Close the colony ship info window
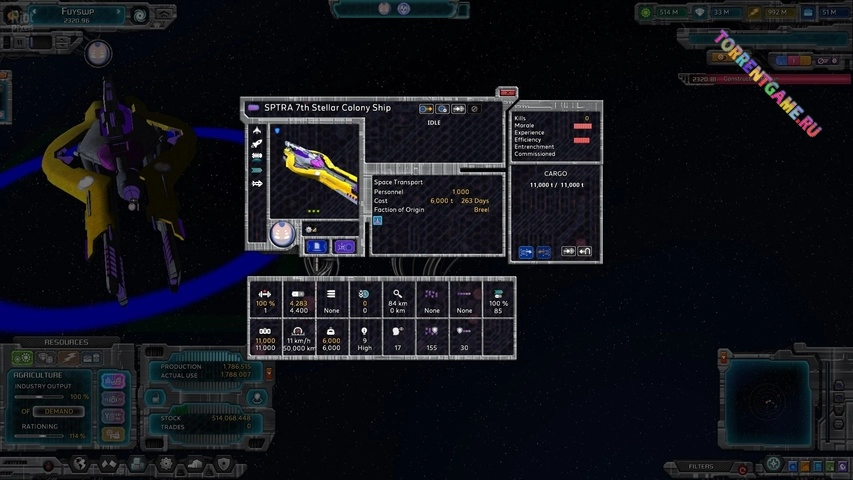Image resolution: width=853 pixels, height=480 pixels. [508, 93]
